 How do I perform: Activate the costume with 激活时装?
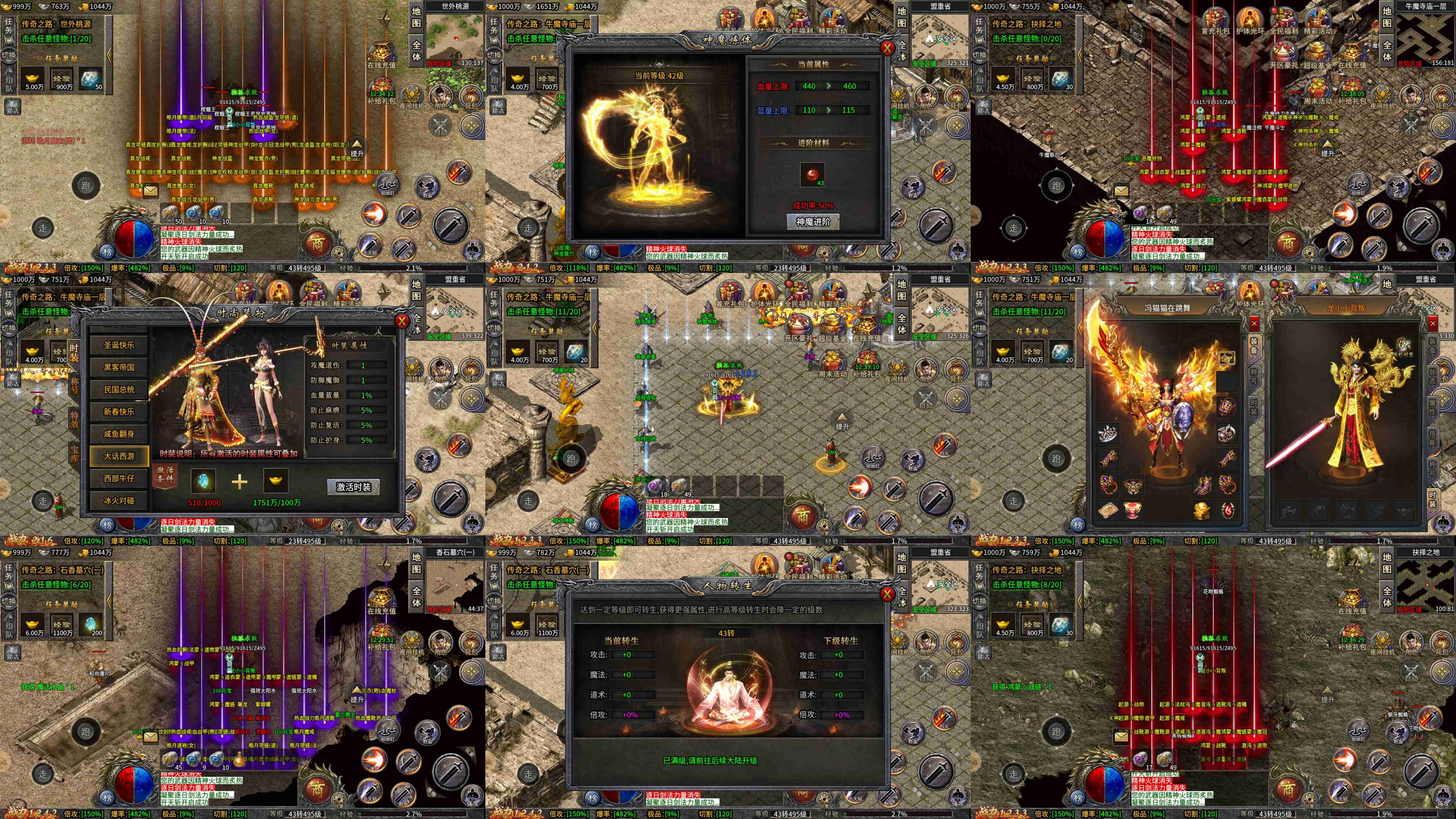click(353, 487)
